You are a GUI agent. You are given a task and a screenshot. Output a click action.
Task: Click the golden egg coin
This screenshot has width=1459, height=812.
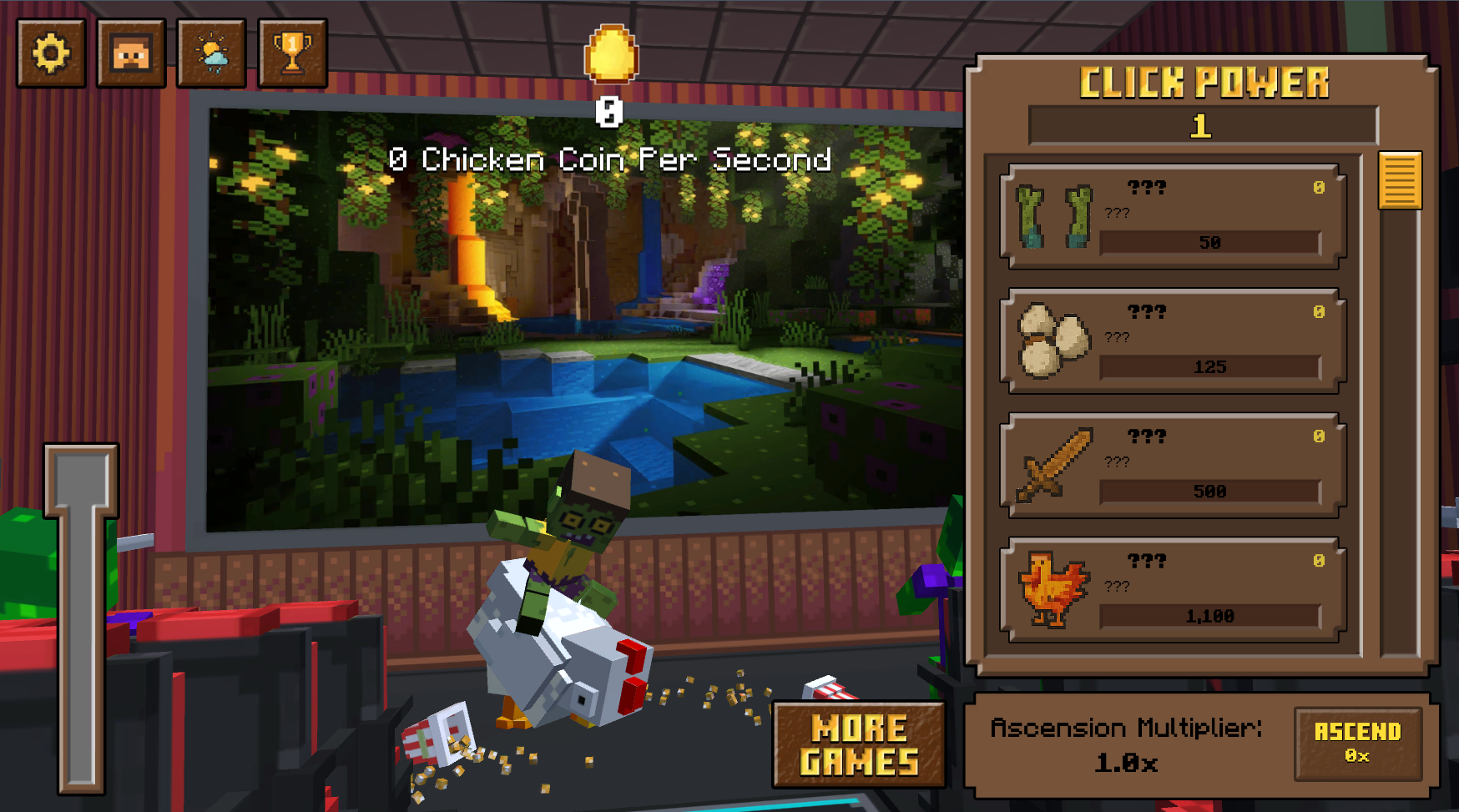pyautogui.click(x=611, y=54)
